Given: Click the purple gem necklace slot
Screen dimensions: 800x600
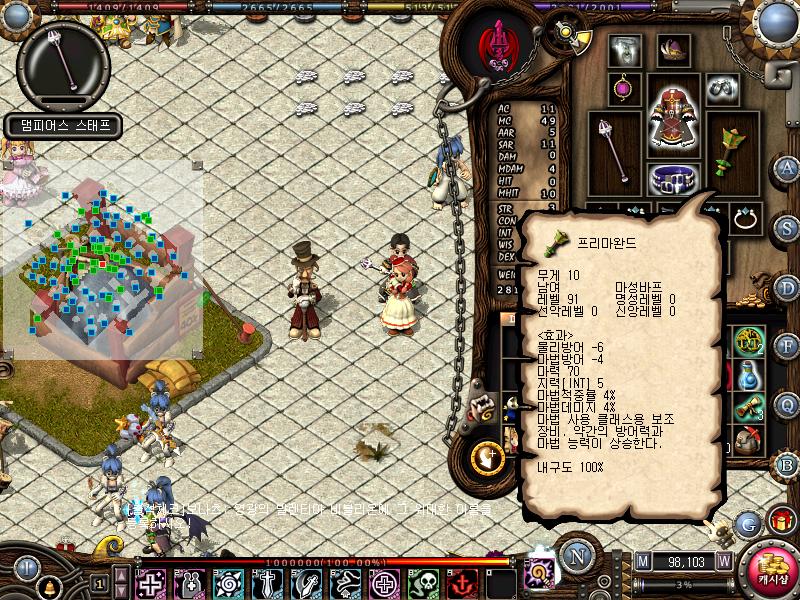Looking at the screenshot, I should [x=624, y=86].
